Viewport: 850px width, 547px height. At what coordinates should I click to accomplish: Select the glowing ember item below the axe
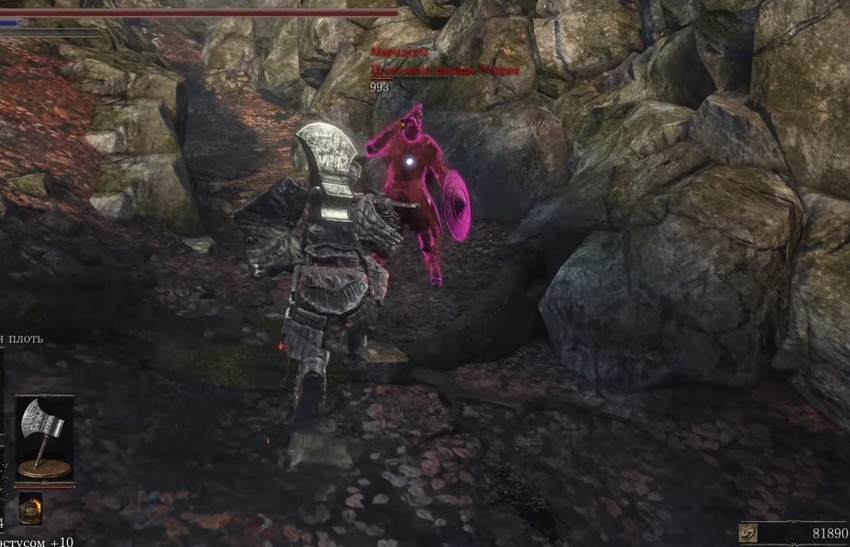click(30, 507)
